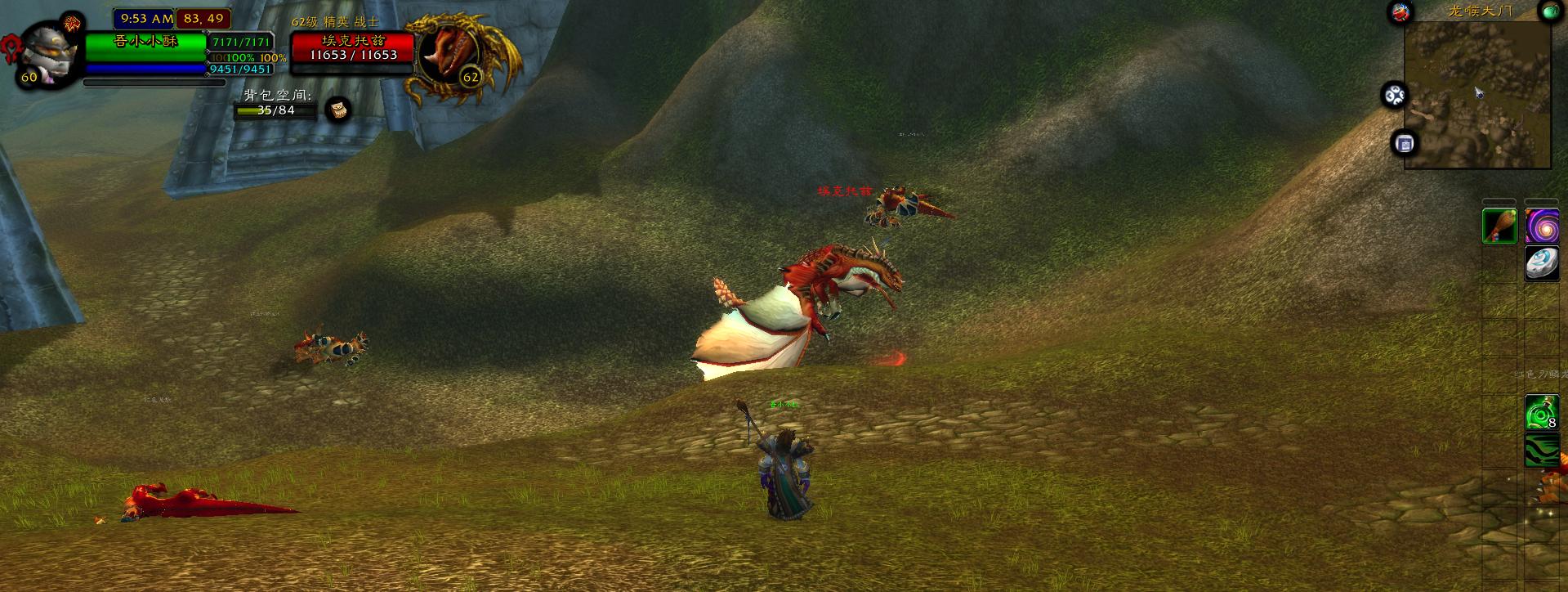This screenshot has width=1568, height=592.
Task: Use the green potion with 8 charges
Action: pos(1542,412)
